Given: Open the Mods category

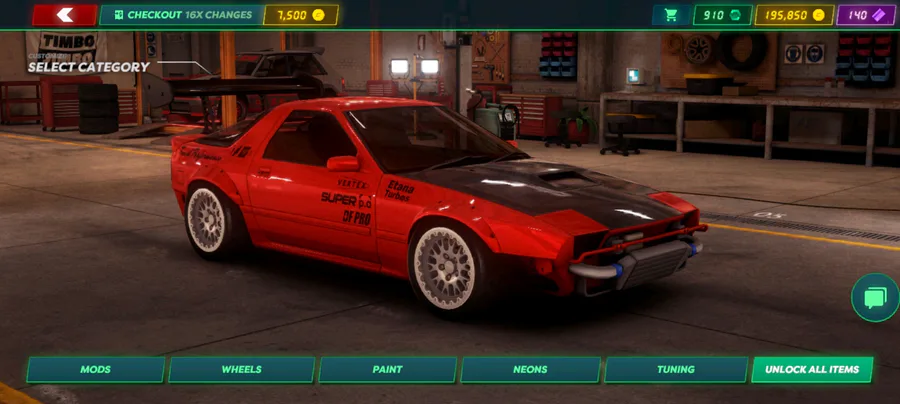Looking at the screenshot, I should click(96, 369).
